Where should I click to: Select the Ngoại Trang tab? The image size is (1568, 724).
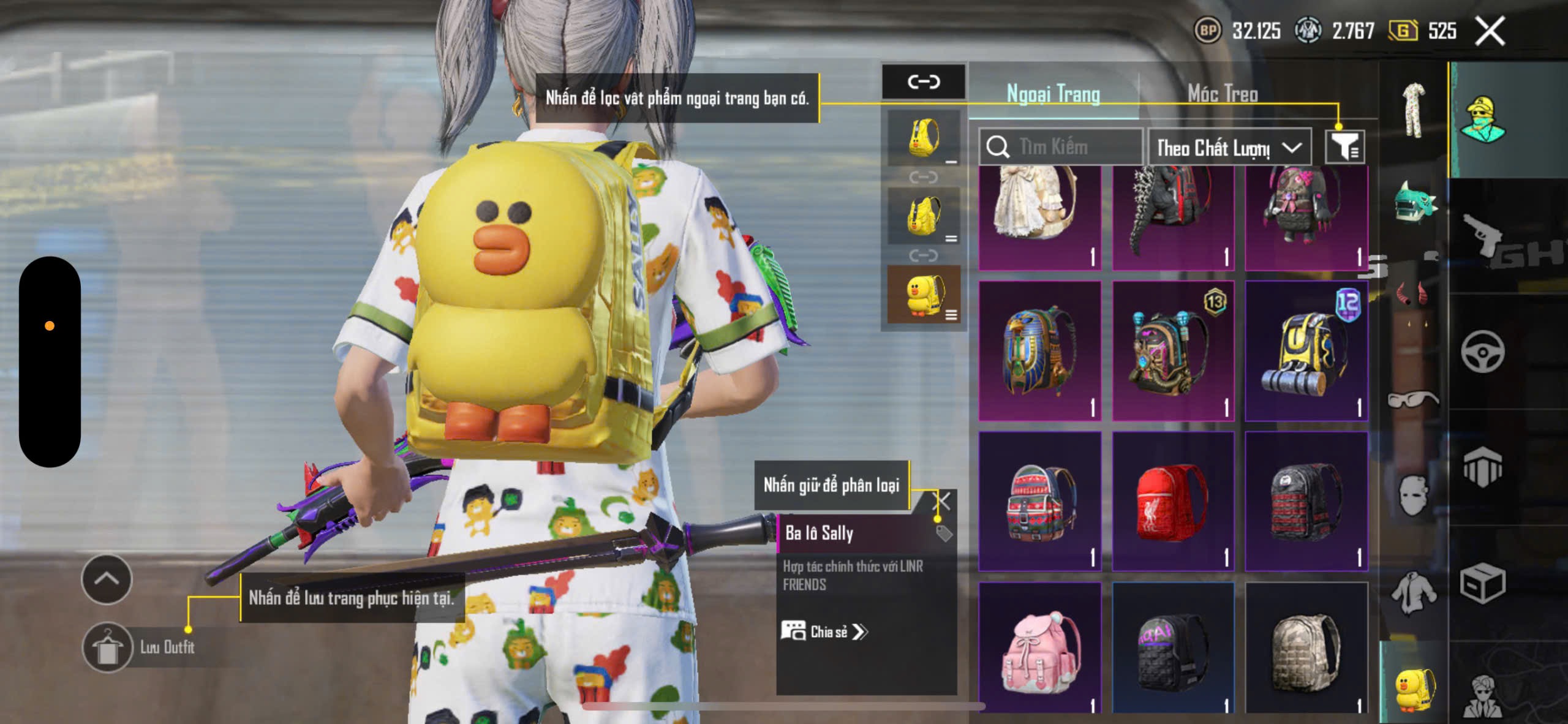(x=1053, y=94)
